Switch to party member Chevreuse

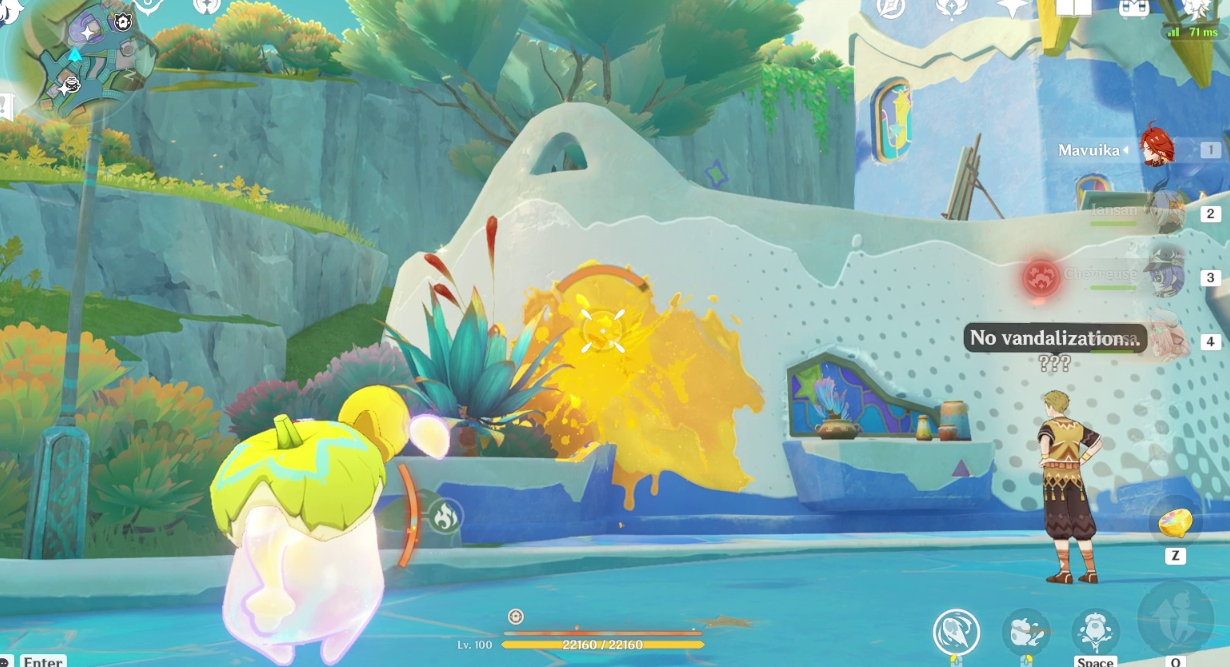(1165, 273)
